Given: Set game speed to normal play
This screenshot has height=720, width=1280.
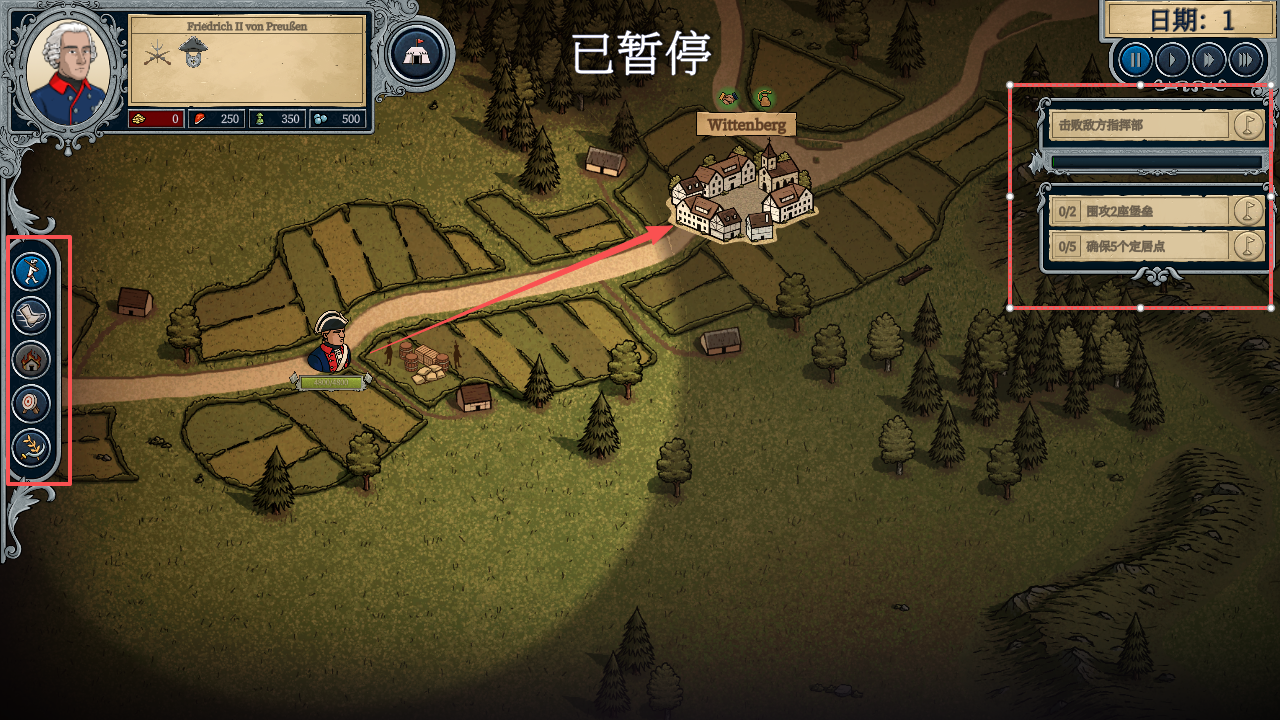Looking at the screenshot, I should [x=1171, y=60].
